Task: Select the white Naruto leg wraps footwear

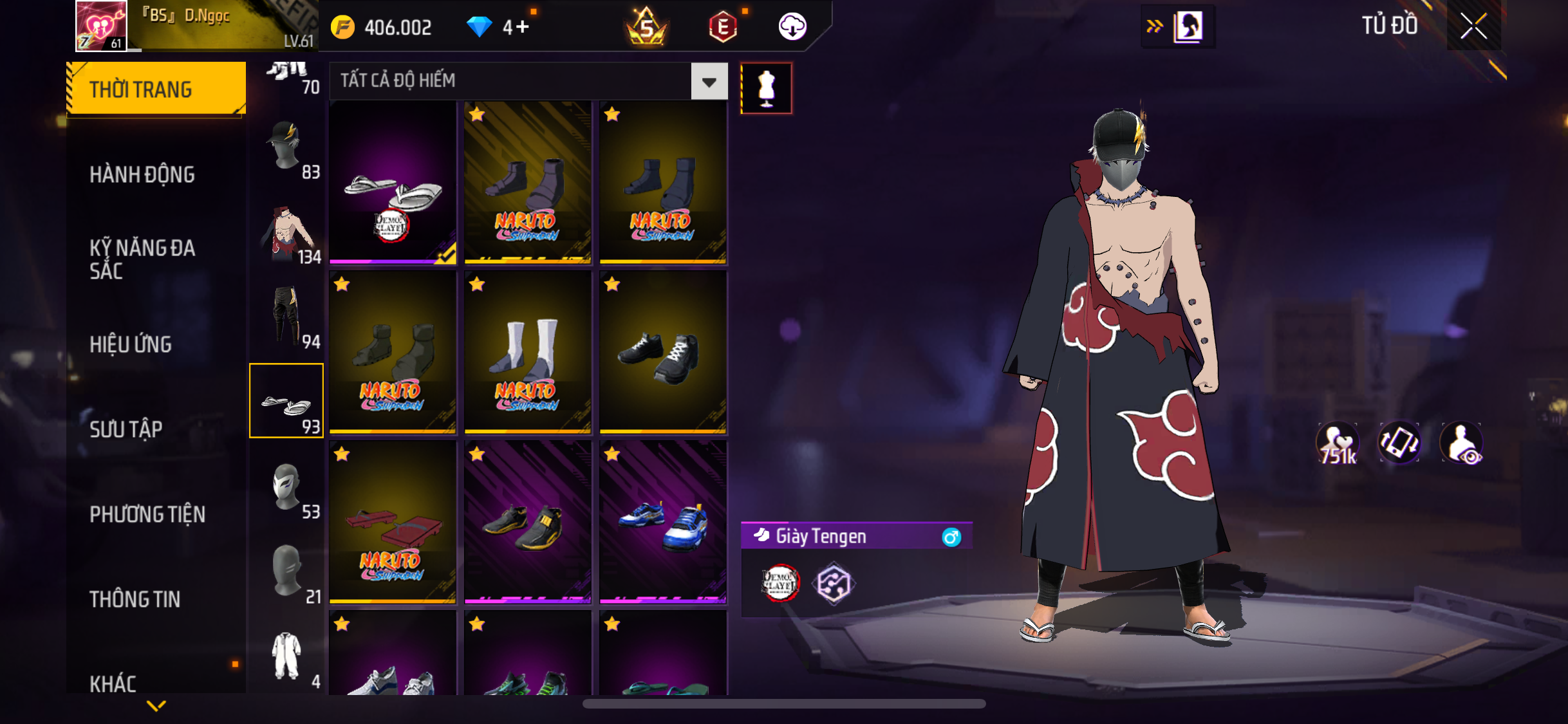Action: point(528,353)
